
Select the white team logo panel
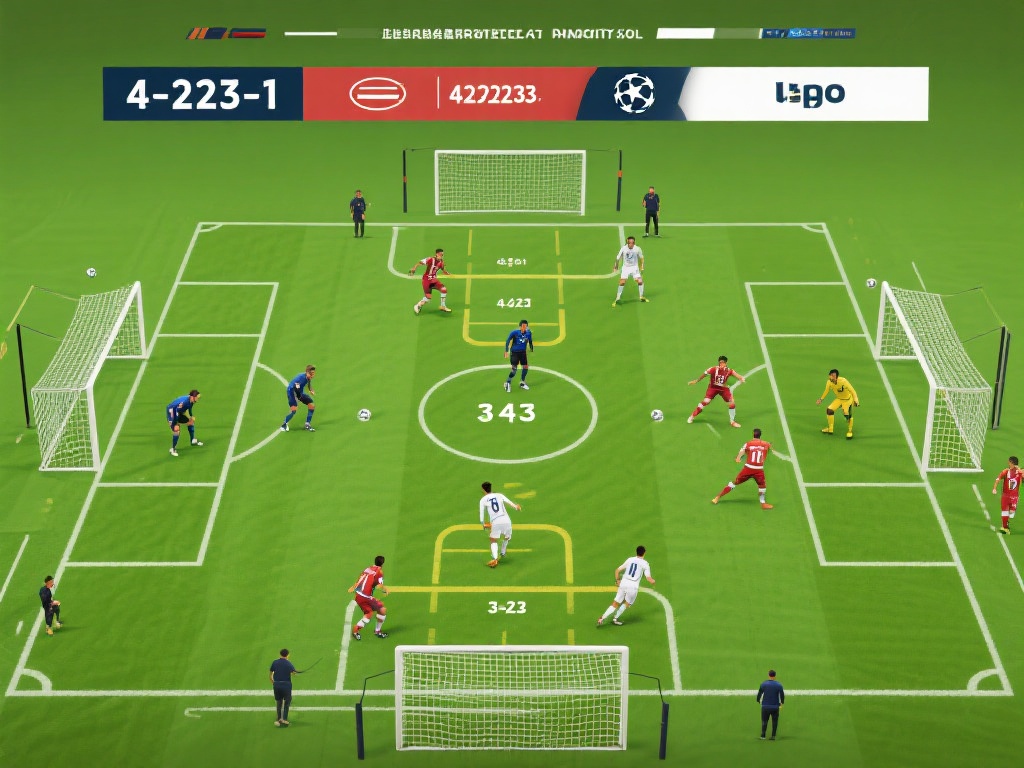pyautogui.click(x=809, y=94)
